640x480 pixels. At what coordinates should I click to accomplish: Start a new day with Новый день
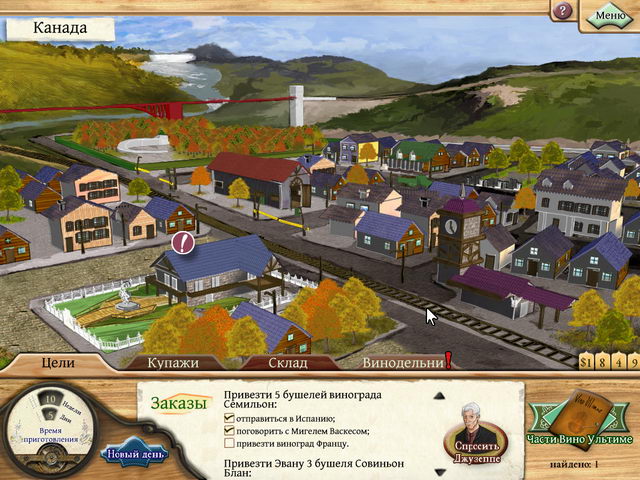[x=136, y=455]
